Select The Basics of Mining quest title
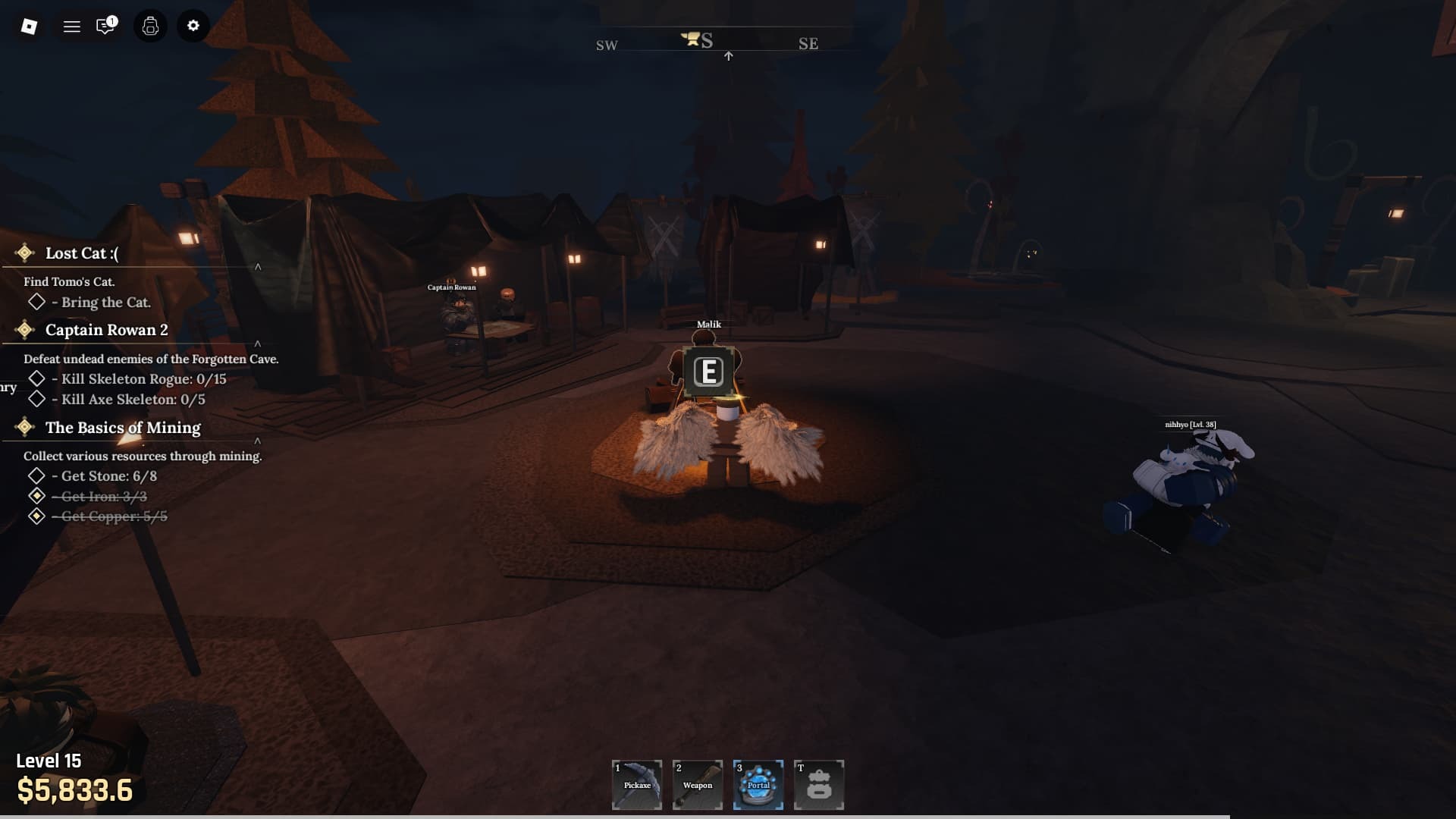This screenshot has height=819, width=1456. pyautogui.click(x=123, y=428)
